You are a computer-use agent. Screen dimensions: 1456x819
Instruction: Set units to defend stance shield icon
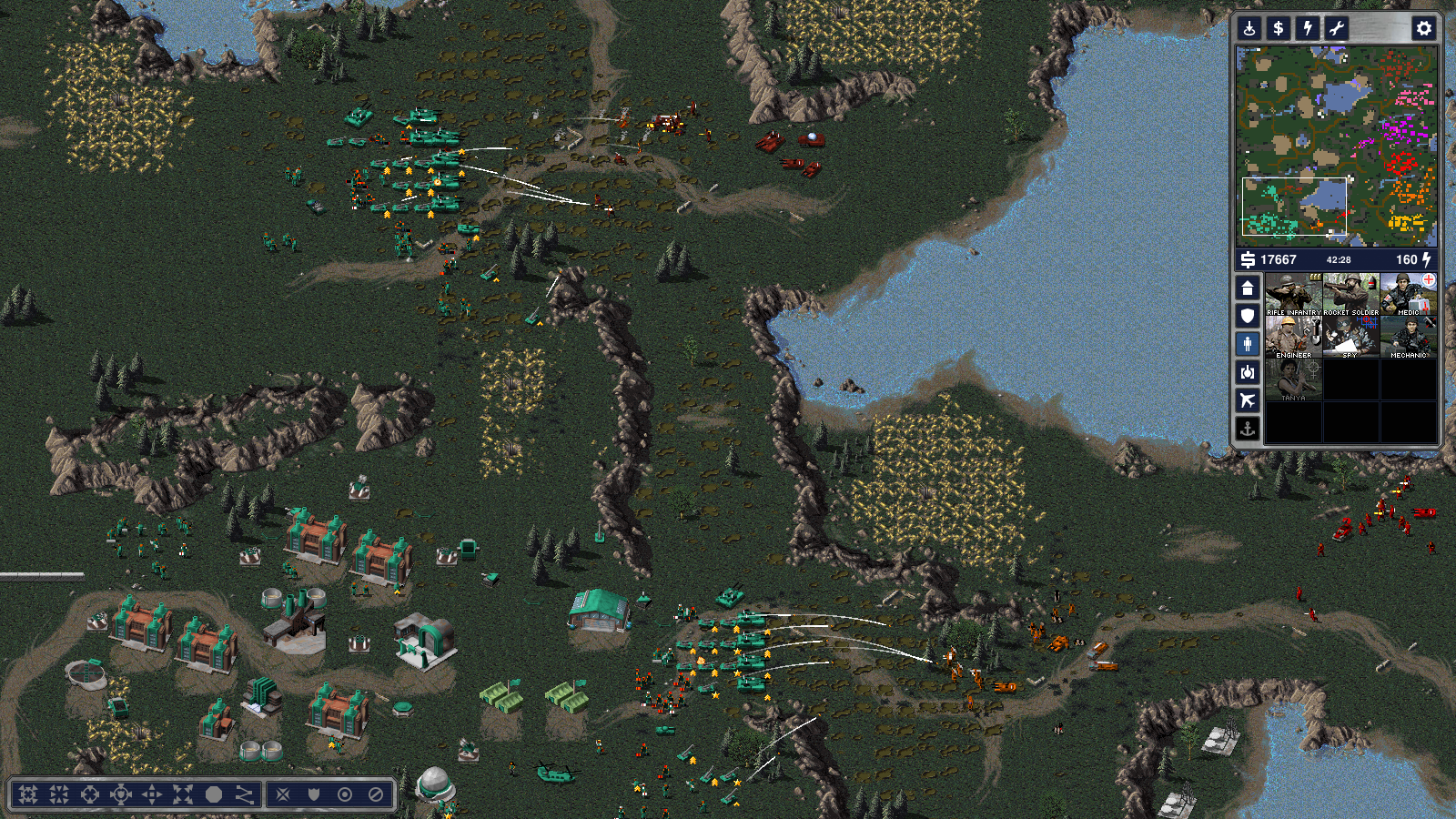[x=314, y=794]
